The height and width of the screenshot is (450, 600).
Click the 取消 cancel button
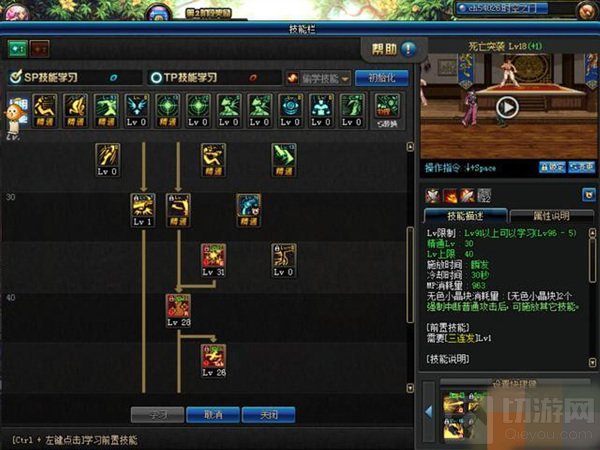(212, 414)
